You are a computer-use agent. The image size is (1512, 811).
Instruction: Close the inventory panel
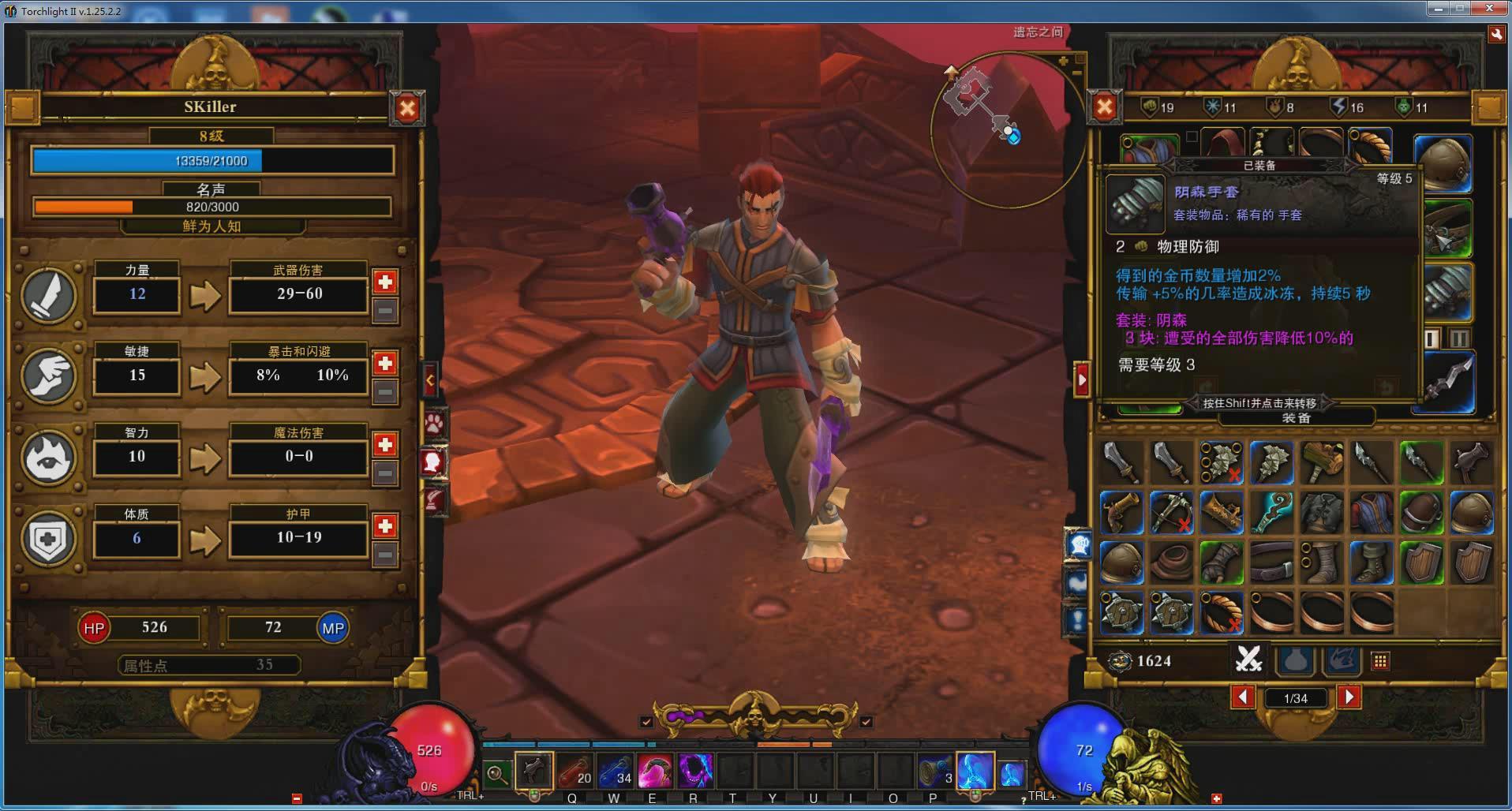(1104, 108)
